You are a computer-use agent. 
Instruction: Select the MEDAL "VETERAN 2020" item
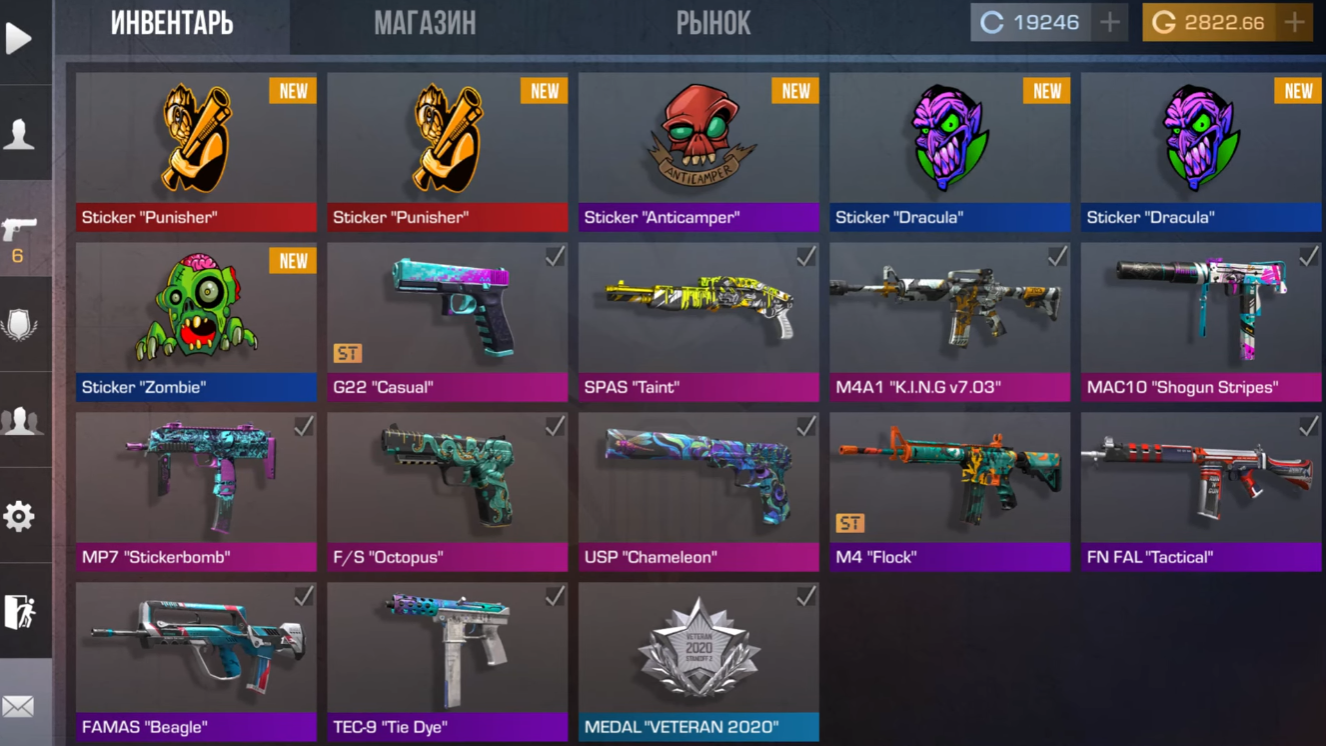698,660
